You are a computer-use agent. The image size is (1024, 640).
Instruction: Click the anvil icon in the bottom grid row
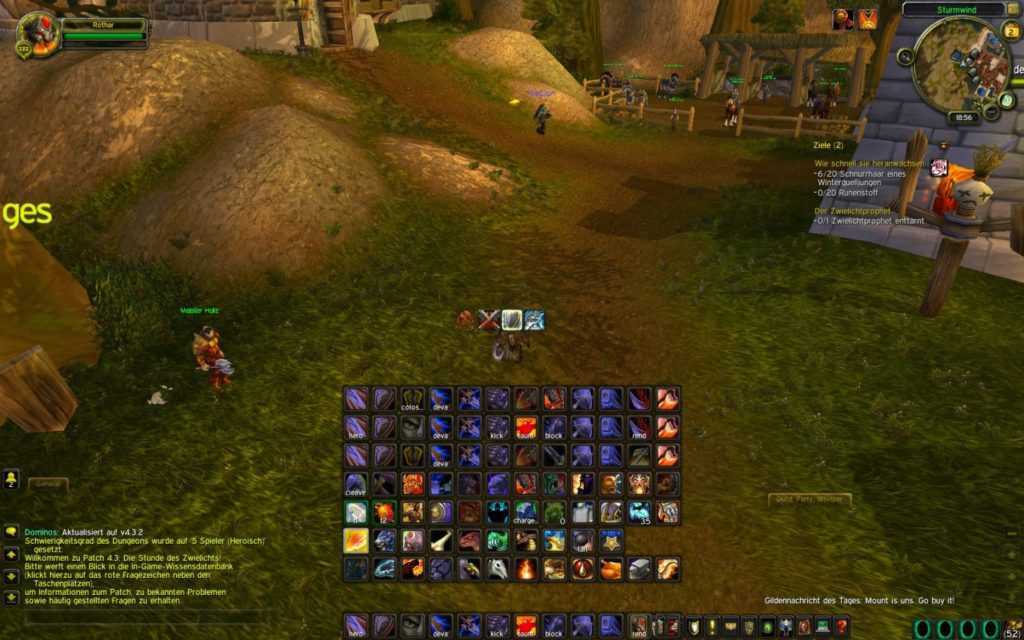click(639, 569)
